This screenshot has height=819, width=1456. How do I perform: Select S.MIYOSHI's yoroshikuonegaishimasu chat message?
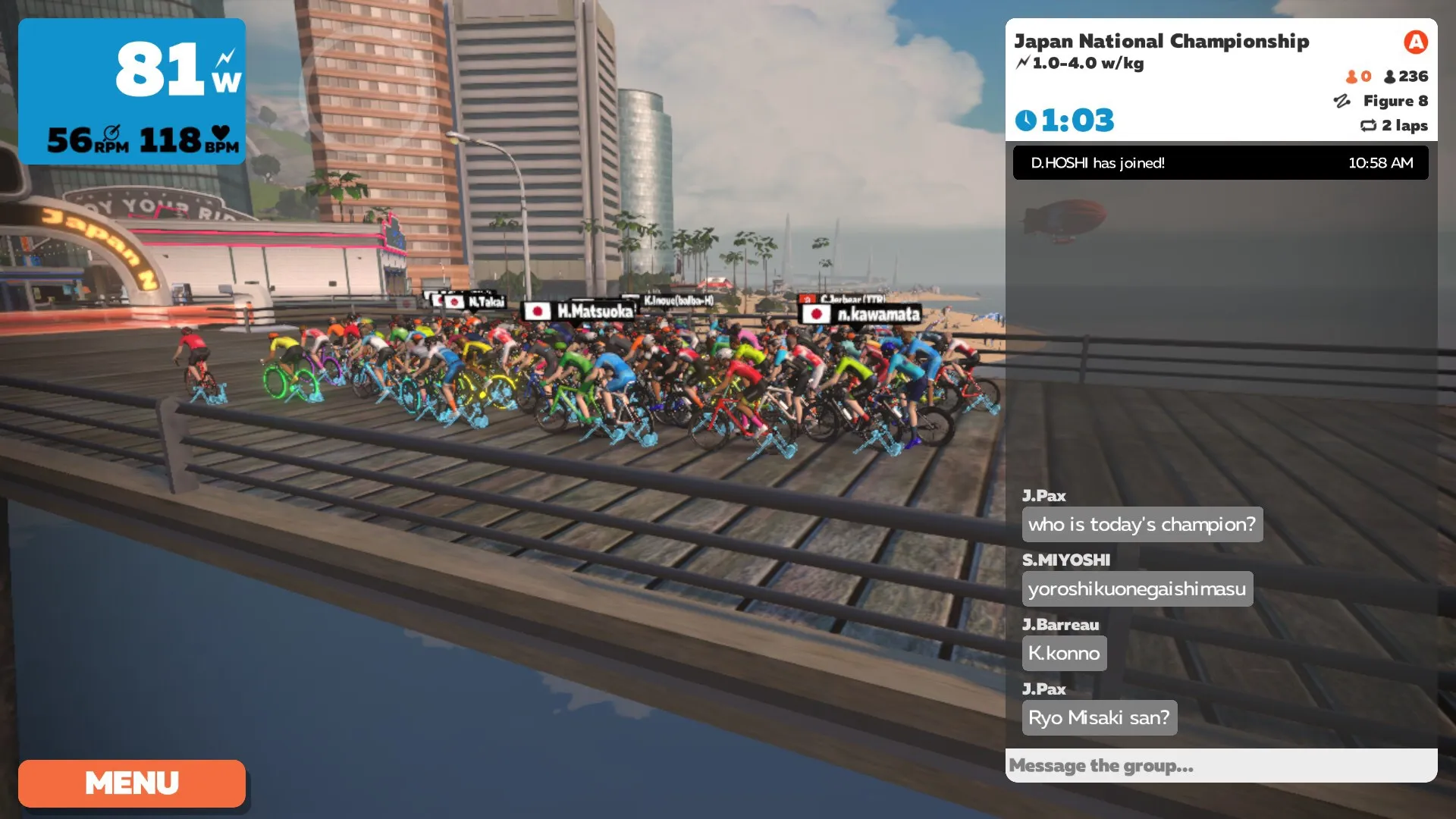(x=1136, y=588)
